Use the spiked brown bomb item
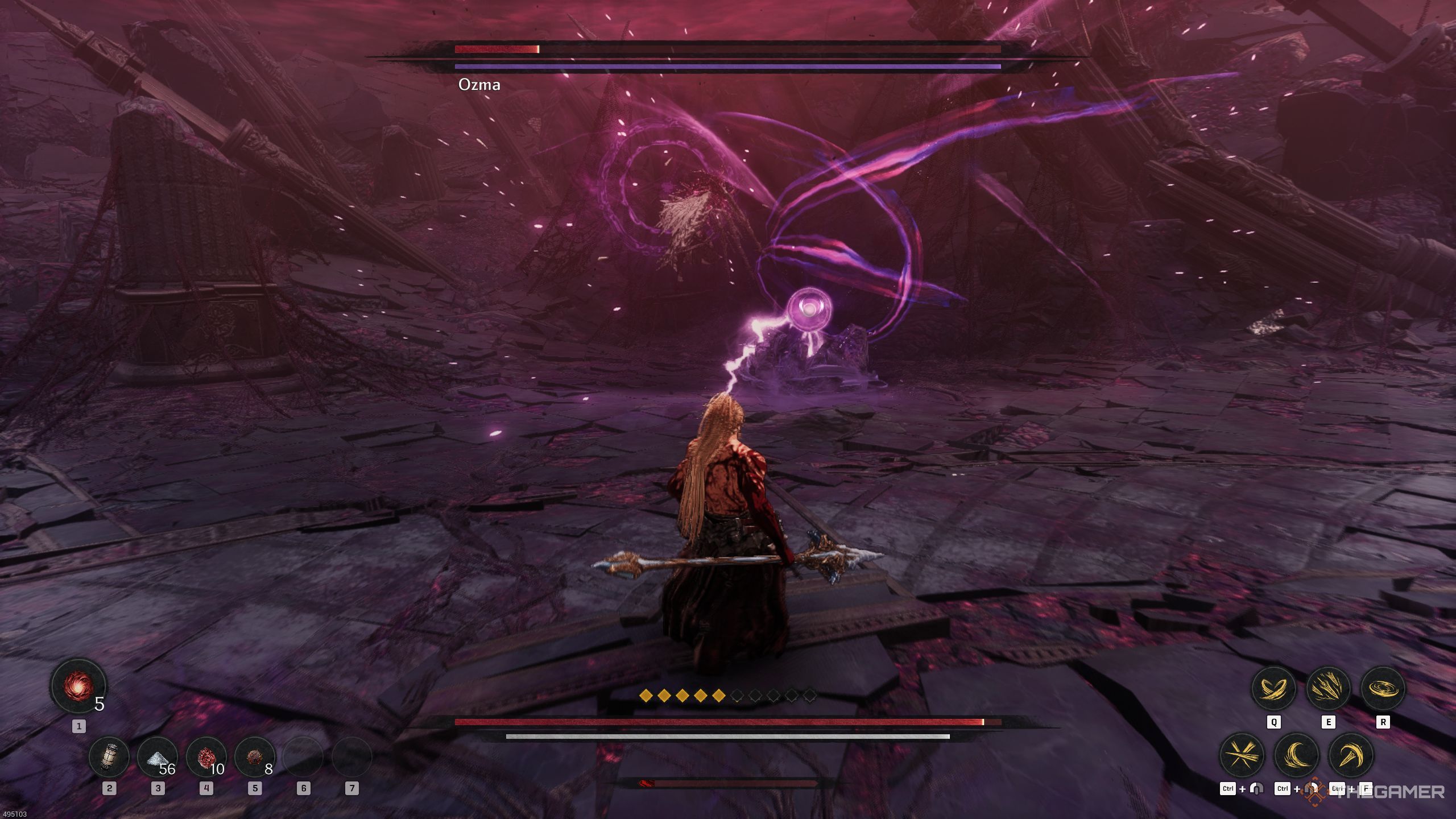 (254, 757)
